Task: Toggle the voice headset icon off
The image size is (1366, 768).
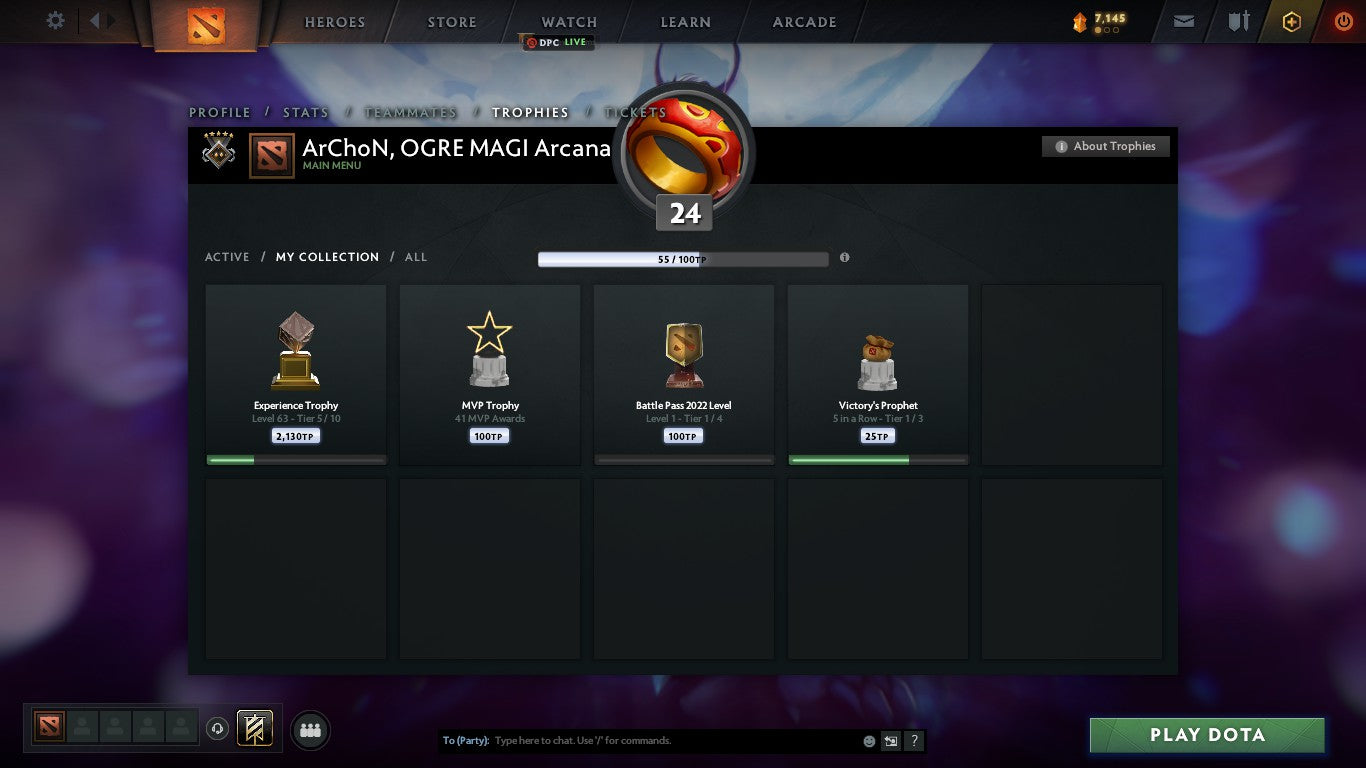Action: 219,728
